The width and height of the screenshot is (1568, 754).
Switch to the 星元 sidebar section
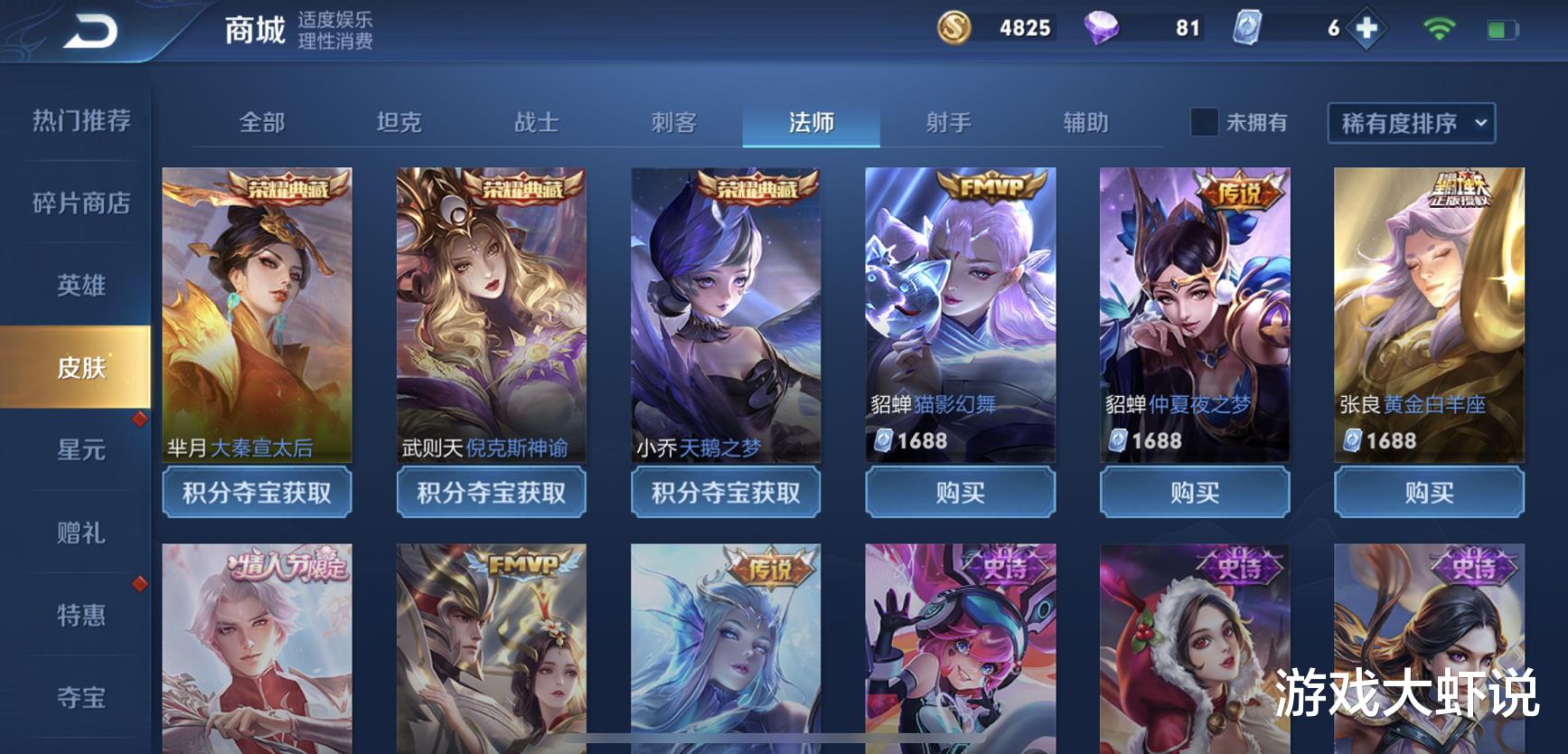click(x=83, y=450)
